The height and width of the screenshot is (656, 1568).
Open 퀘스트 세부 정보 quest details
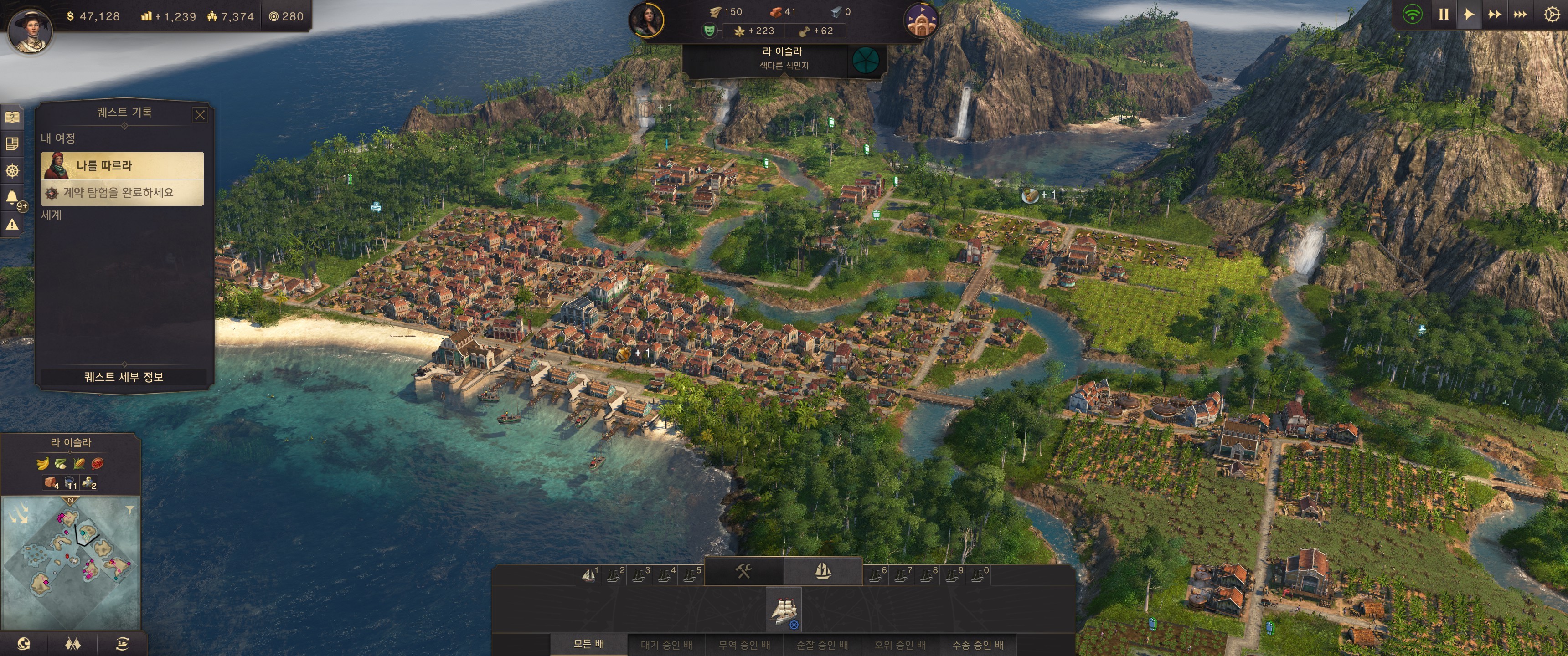pos(124,377)
